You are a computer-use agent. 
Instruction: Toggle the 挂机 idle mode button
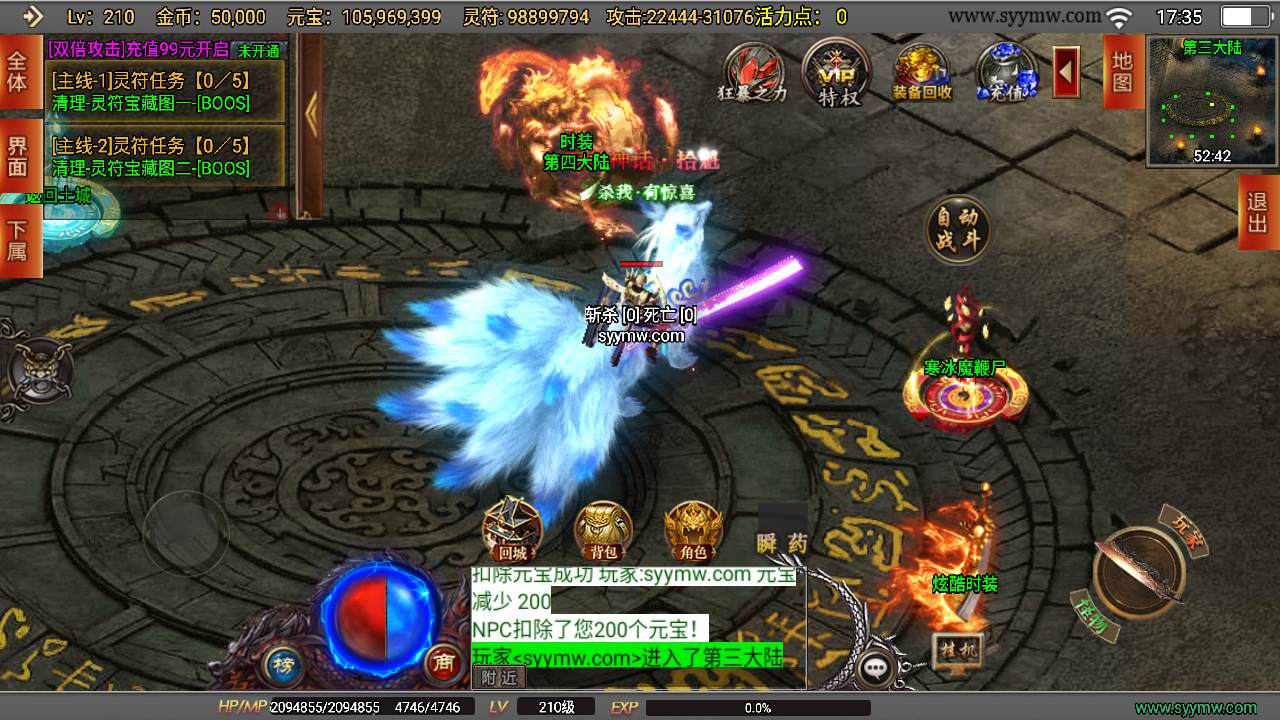pyautogui.click(x=957, y=651)
